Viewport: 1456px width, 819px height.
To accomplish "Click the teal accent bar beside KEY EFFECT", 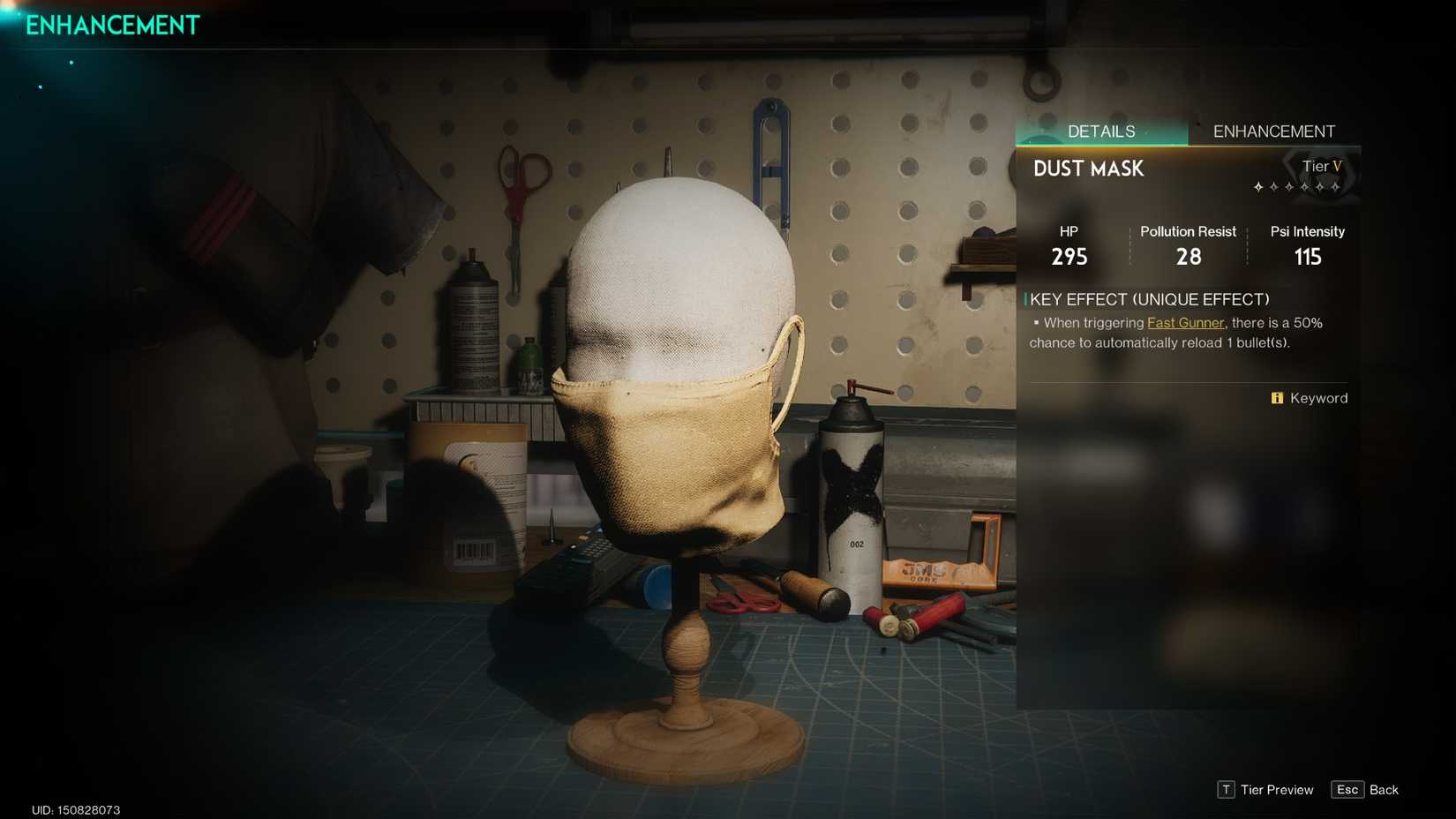I will [x=1025, y=300].
